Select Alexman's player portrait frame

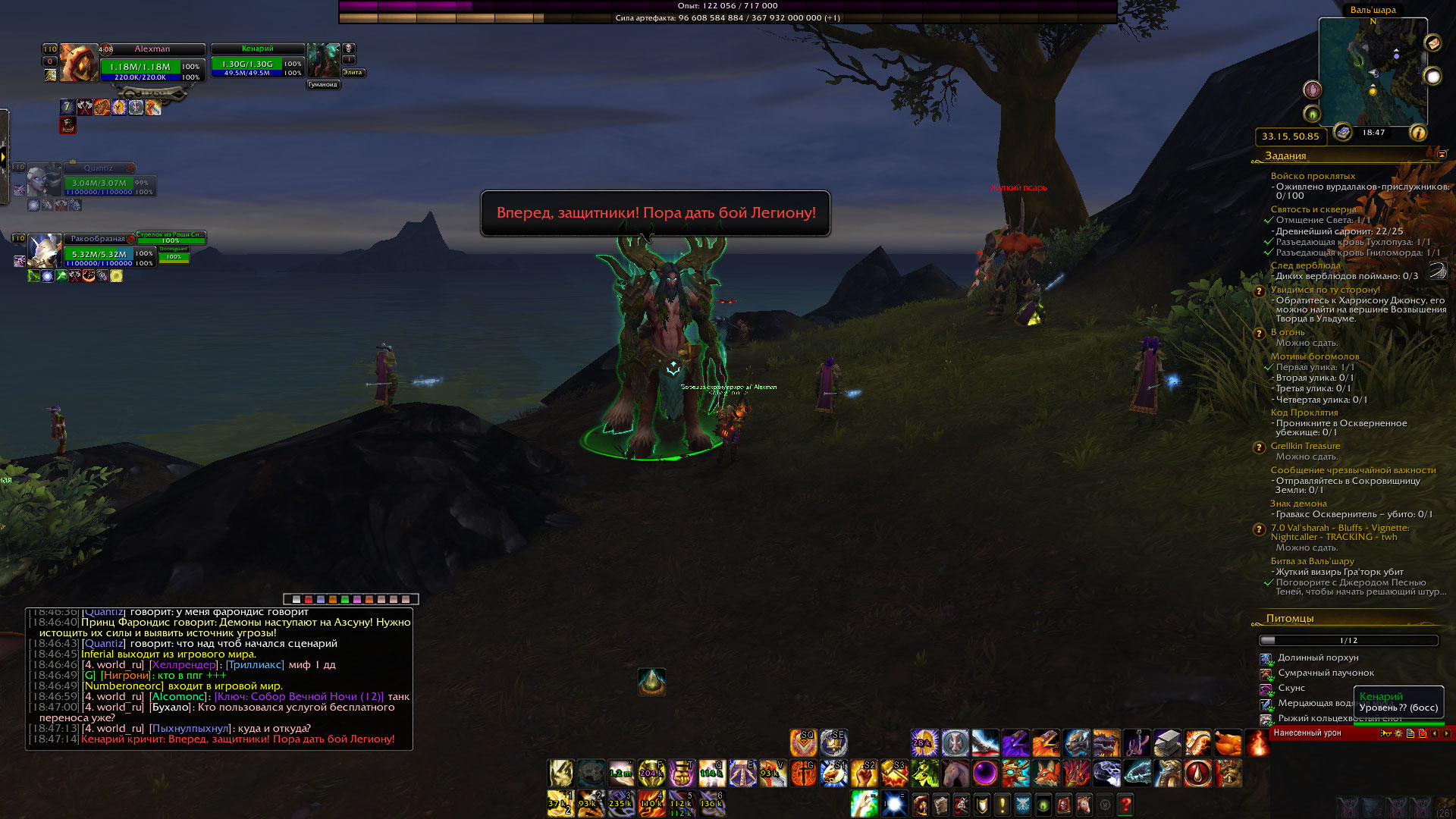(x=78, y=62)
